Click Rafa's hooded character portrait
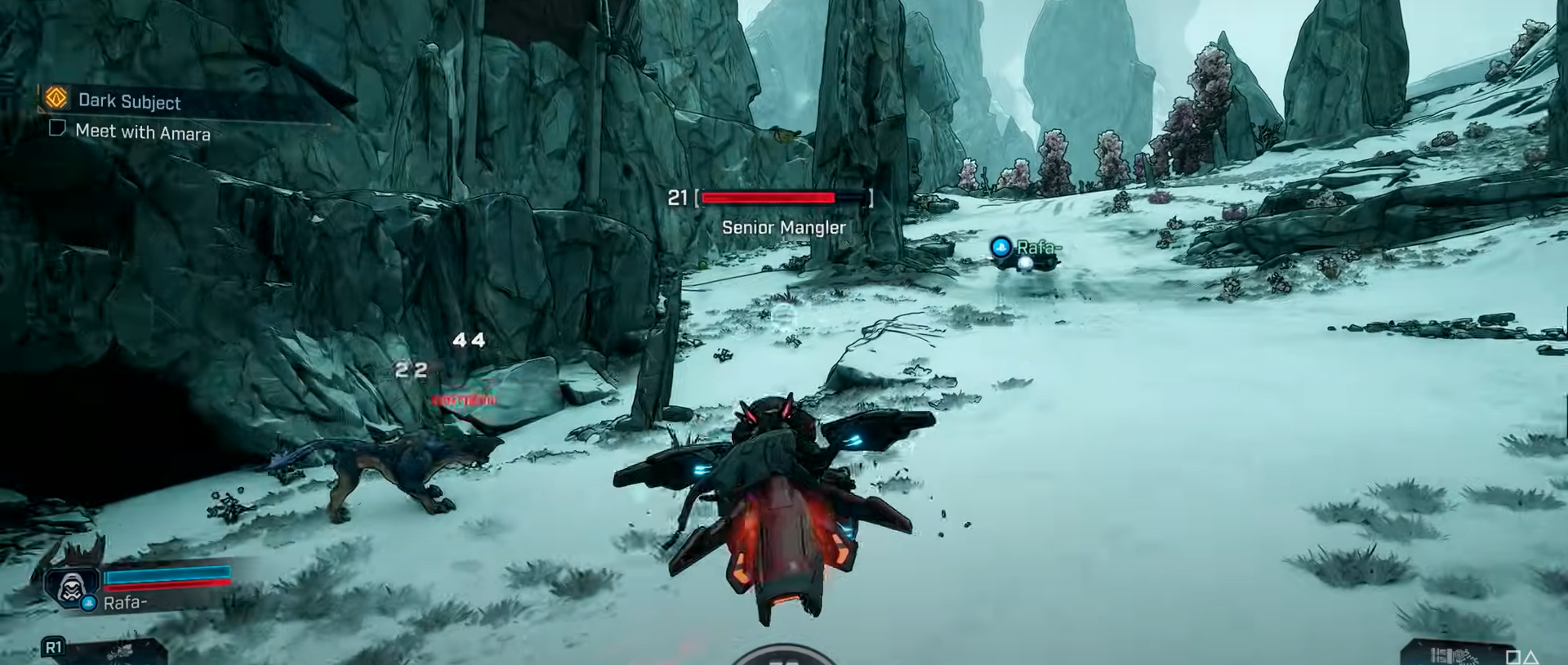This screenshot has width=1568, height=665. pos(72,586)
